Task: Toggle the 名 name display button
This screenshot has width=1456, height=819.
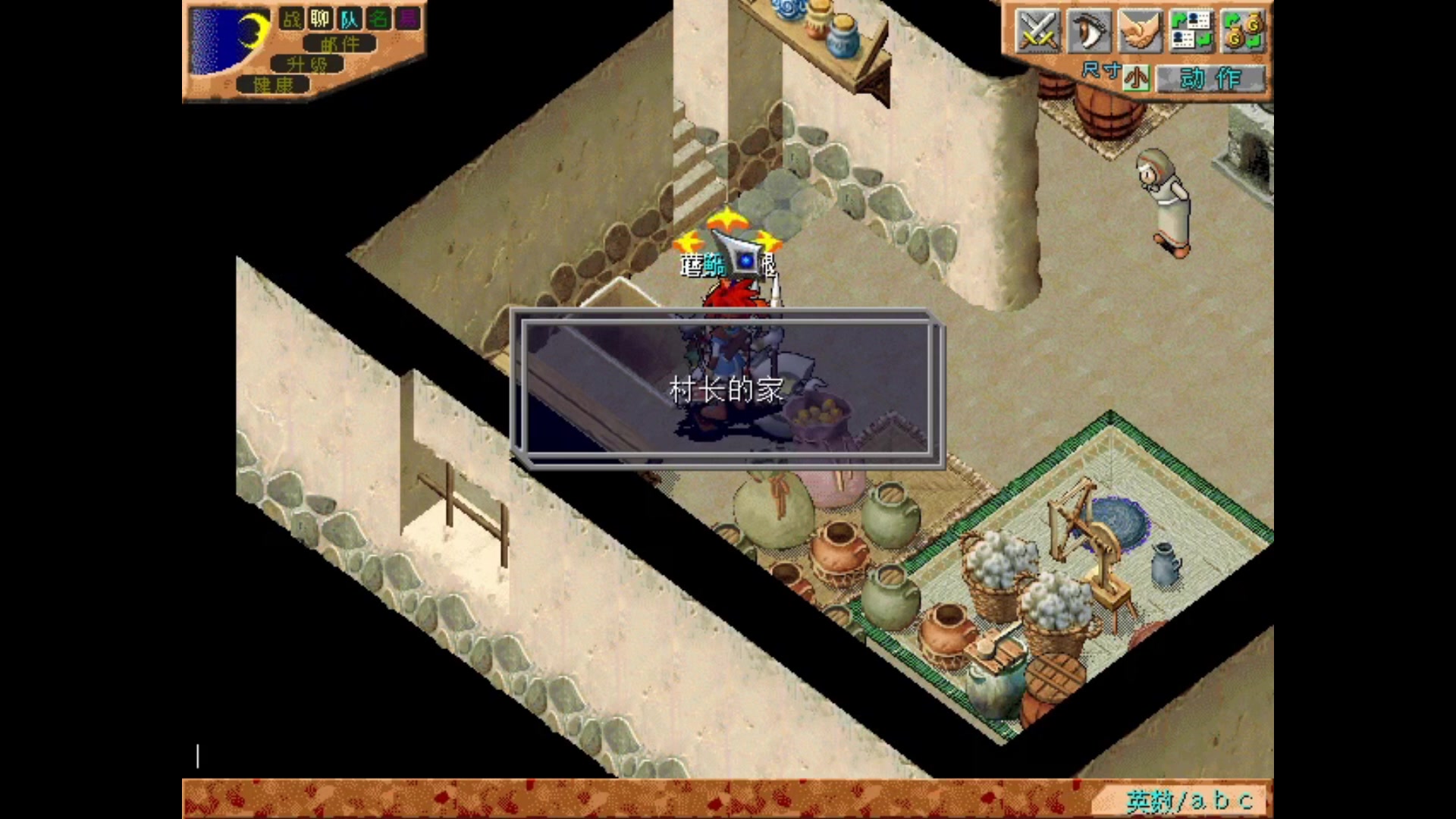Action: 379,18
